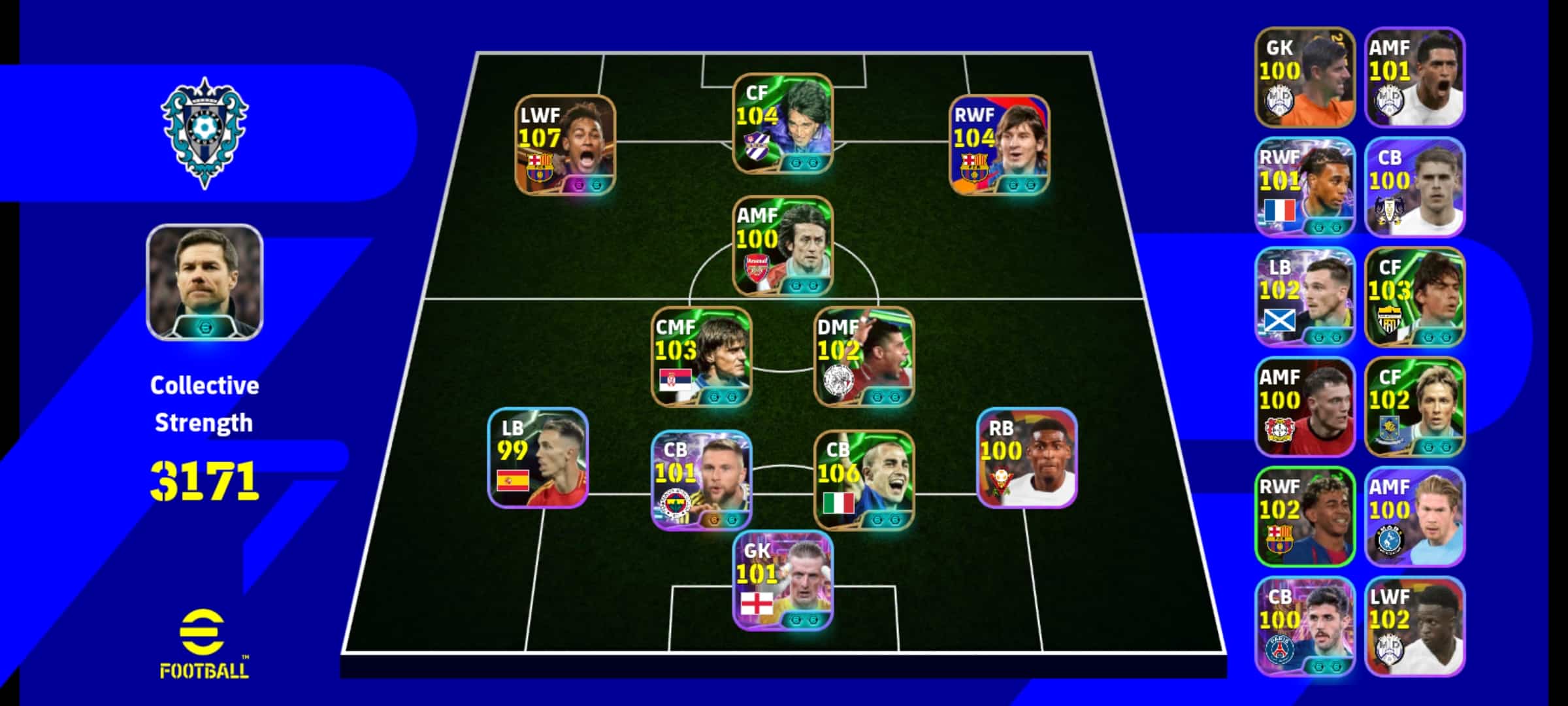Select the substitute GK 100 card
Image resolution: width=1568 pixels, height=706 pixels.
[1305, 77]
